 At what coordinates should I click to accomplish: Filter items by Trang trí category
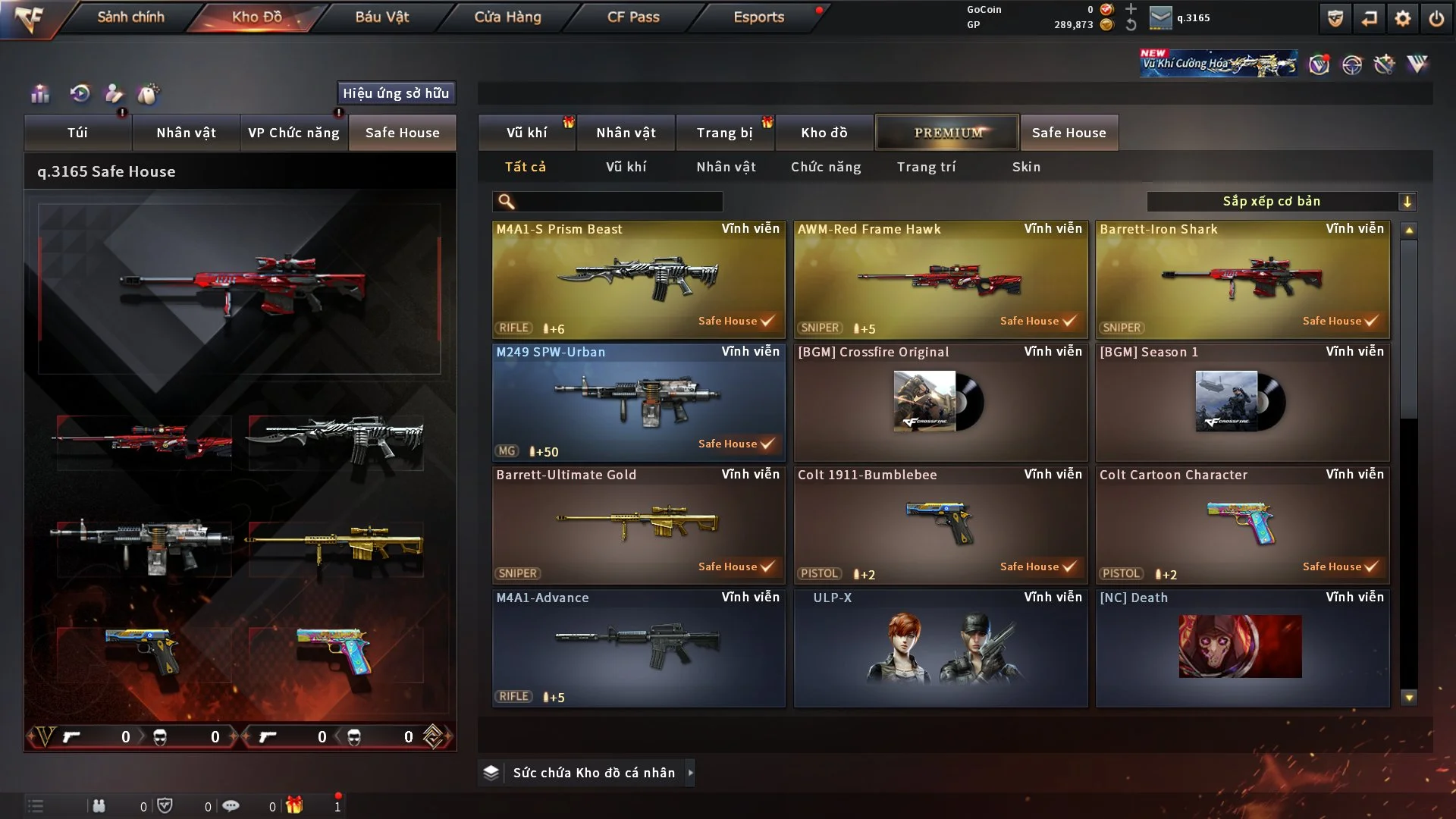926,167
